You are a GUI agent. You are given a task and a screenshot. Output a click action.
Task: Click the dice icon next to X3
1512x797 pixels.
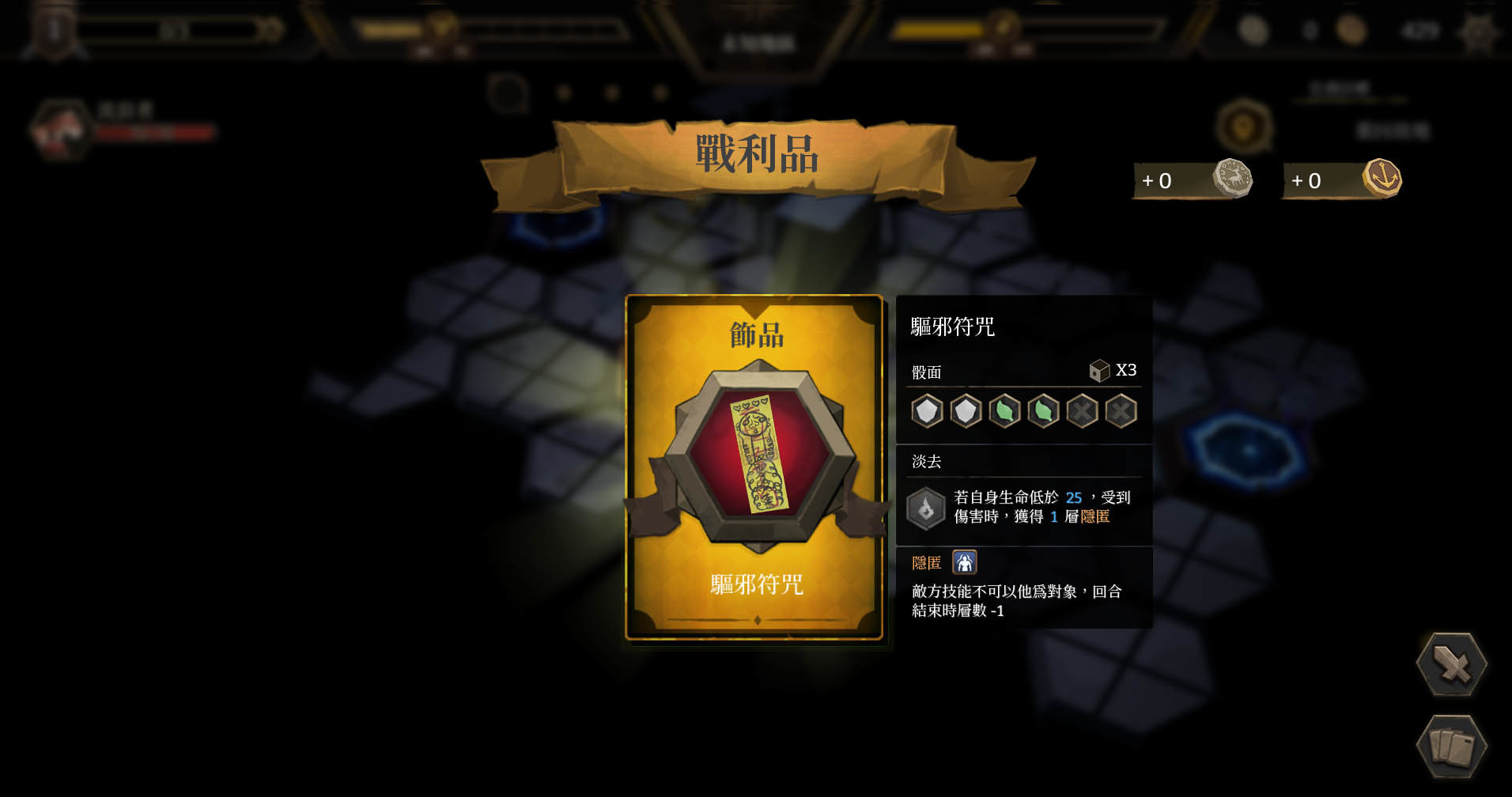point(1099,369)
